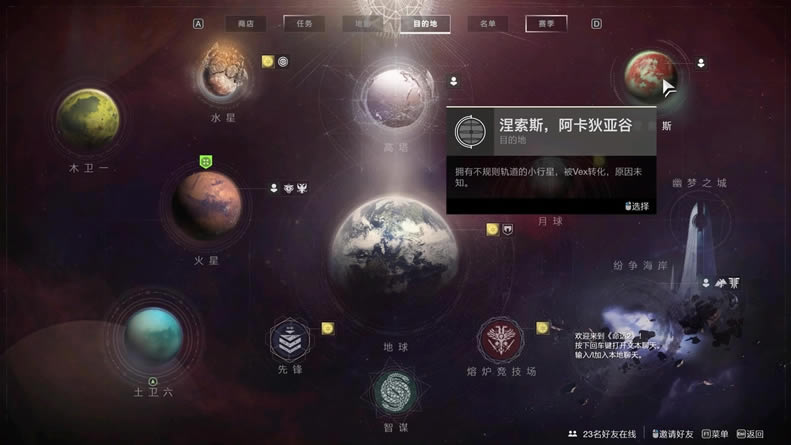791x445 pixels.
Task: Open the 地球 (Earth) destination
Action: coord(395,257)
